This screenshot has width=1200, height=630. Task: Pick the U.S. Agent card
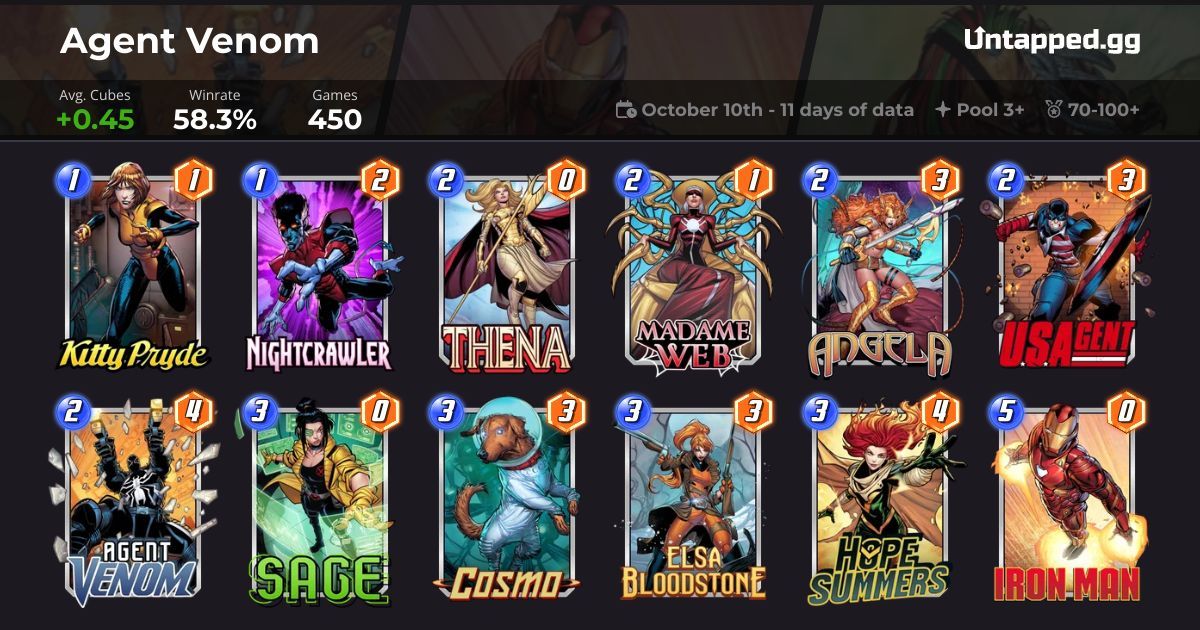[x=1066, y=270]
